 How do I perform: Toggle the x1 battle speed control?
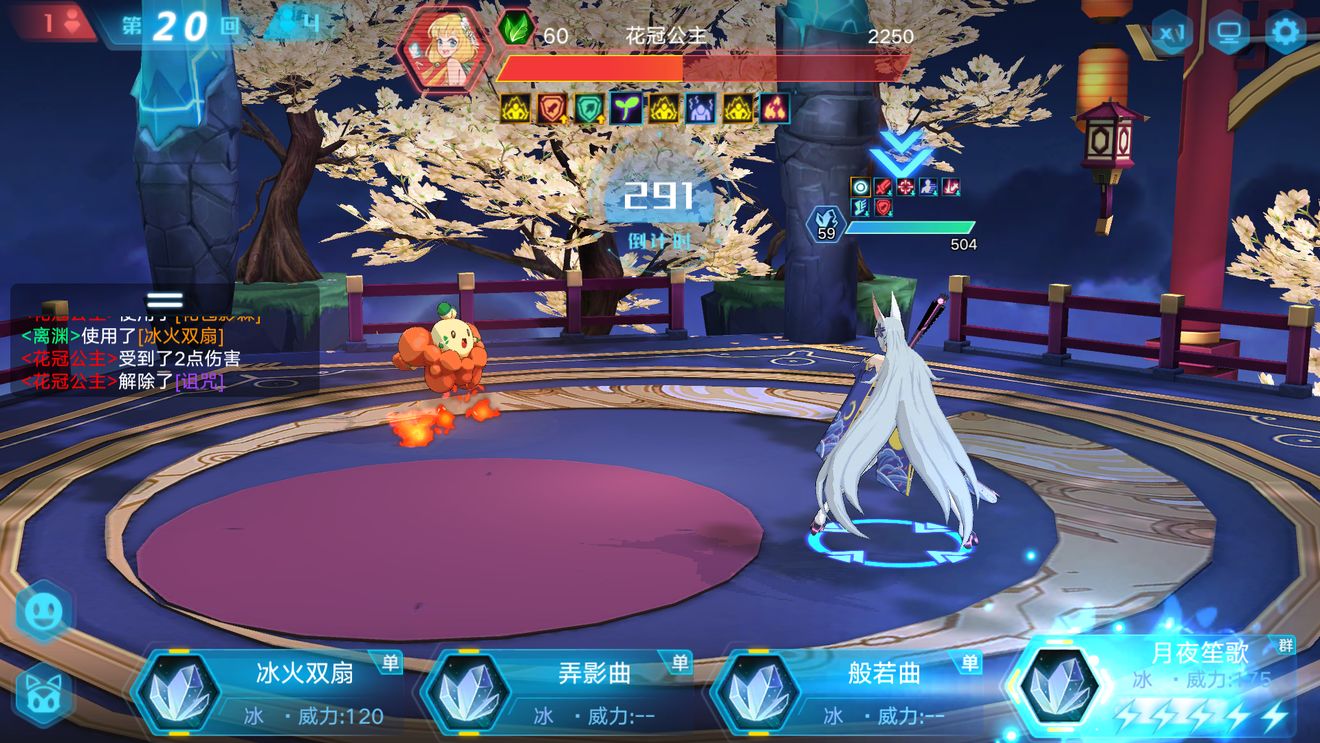tap(1170, 33)
